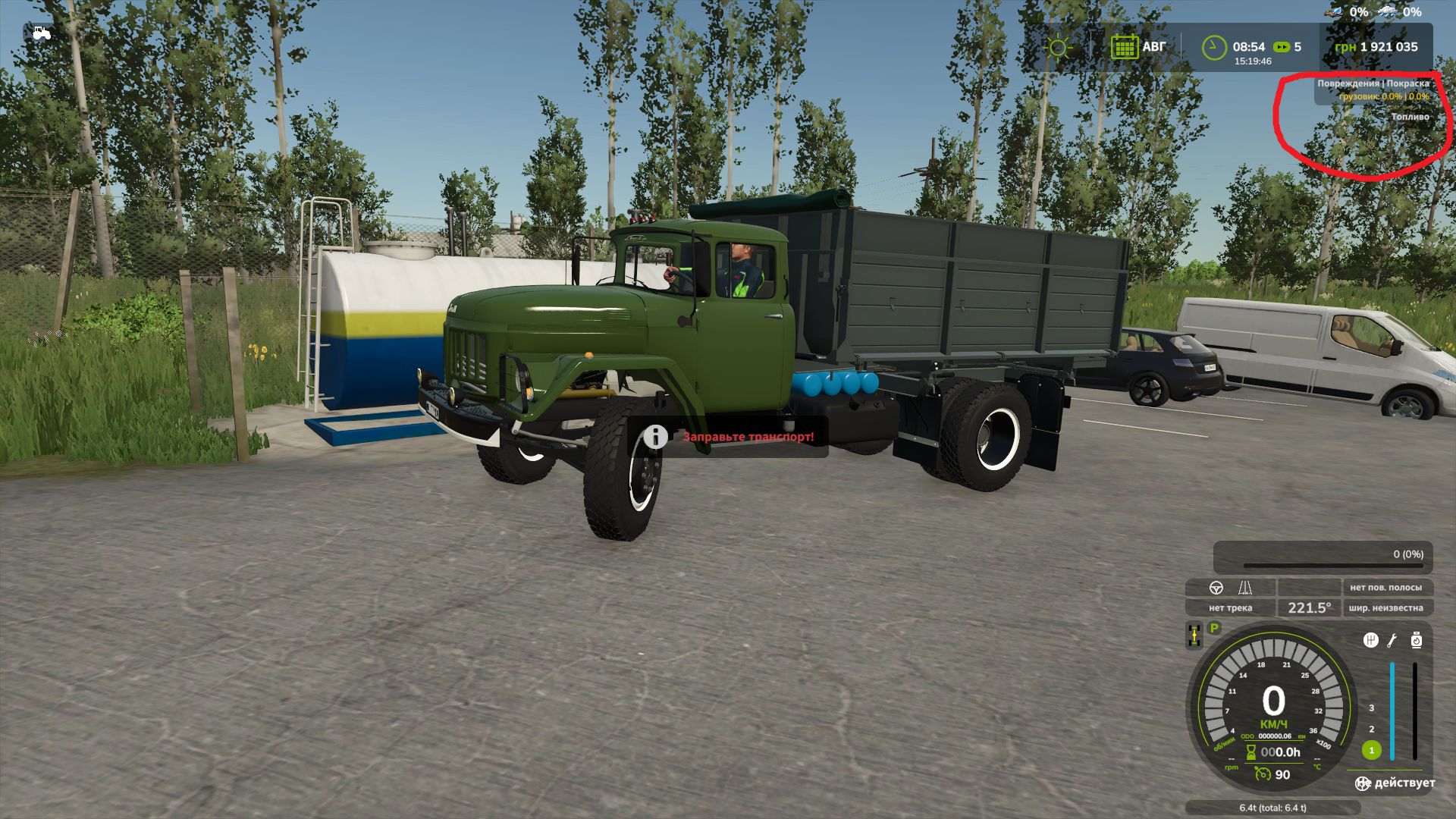Click the Заправьте транспорт warning message
Screen dimensions: 1456x819
point(747,437)
